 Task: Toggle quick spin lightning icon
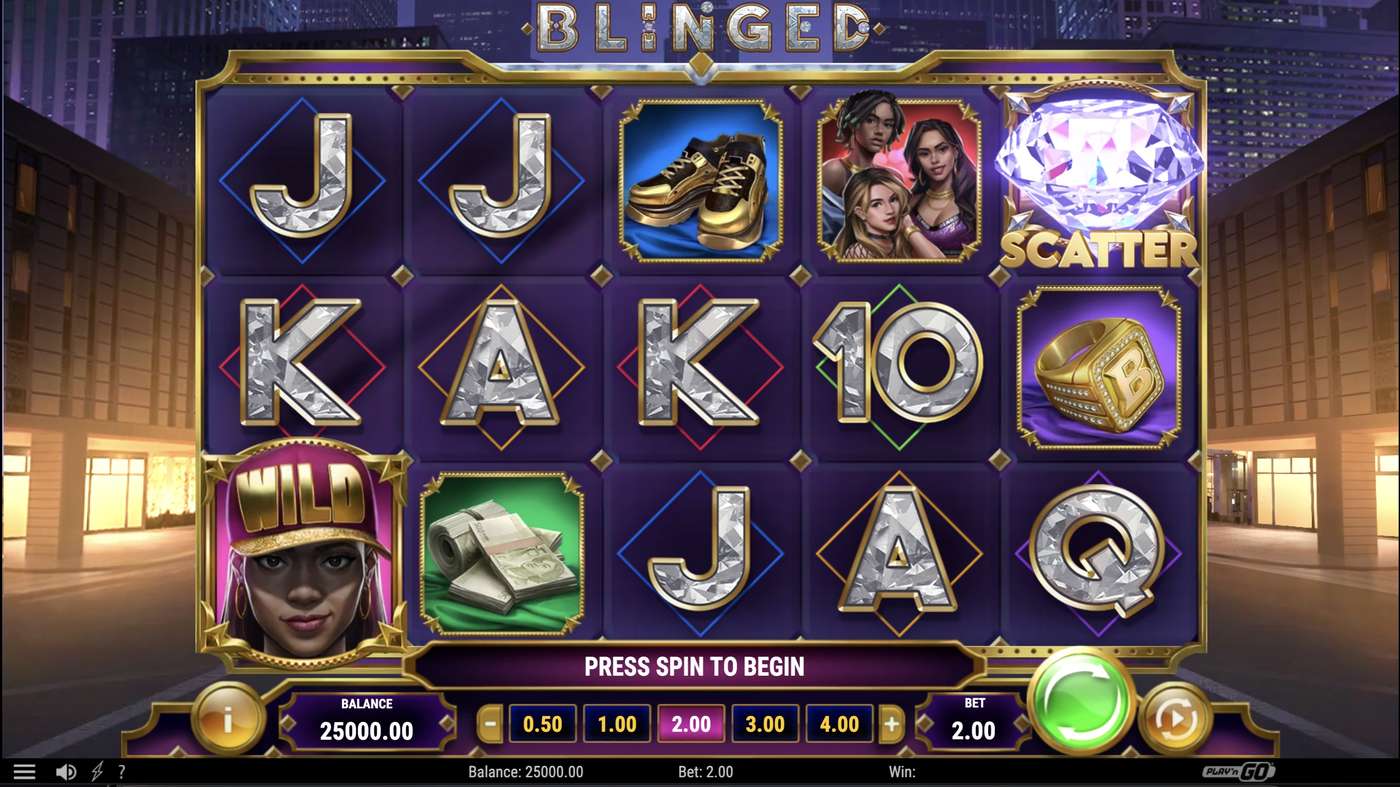click(x=96, y=771)
